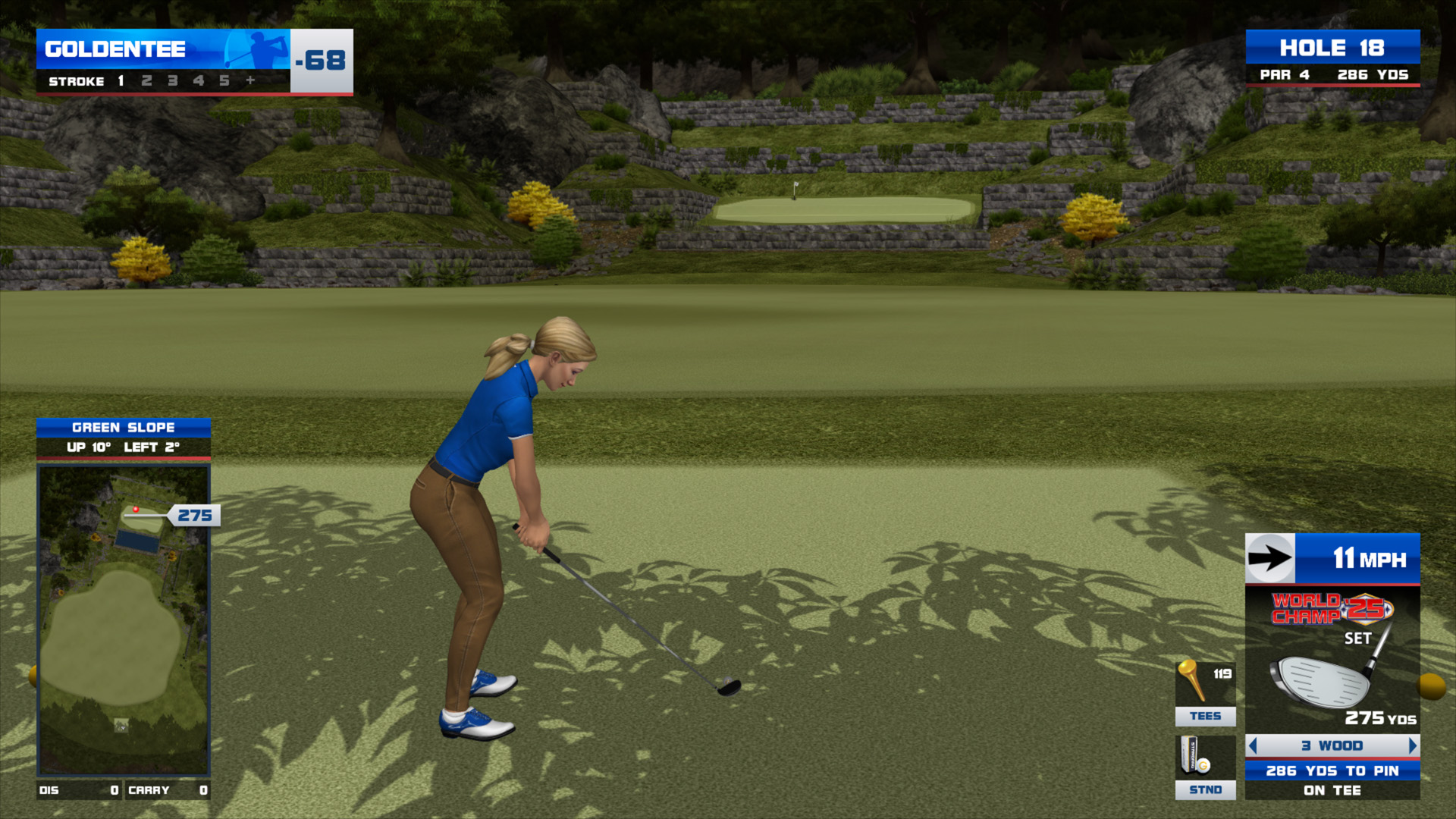The width and height of the screenshot is (1456, 819).
Task: Select the next club with right arrow
Action: 1412,746
